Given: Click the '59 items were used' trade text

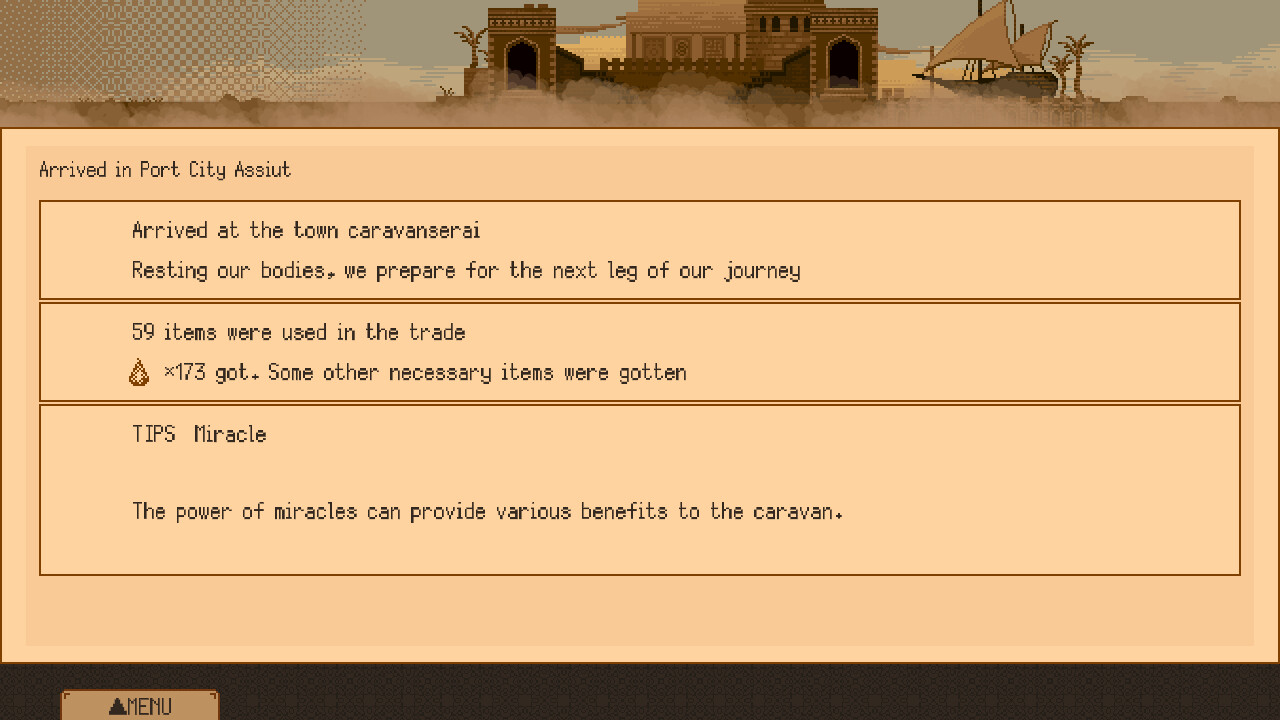Looking at the screenshot, I should pyautogui.click(x=298, y=332).
